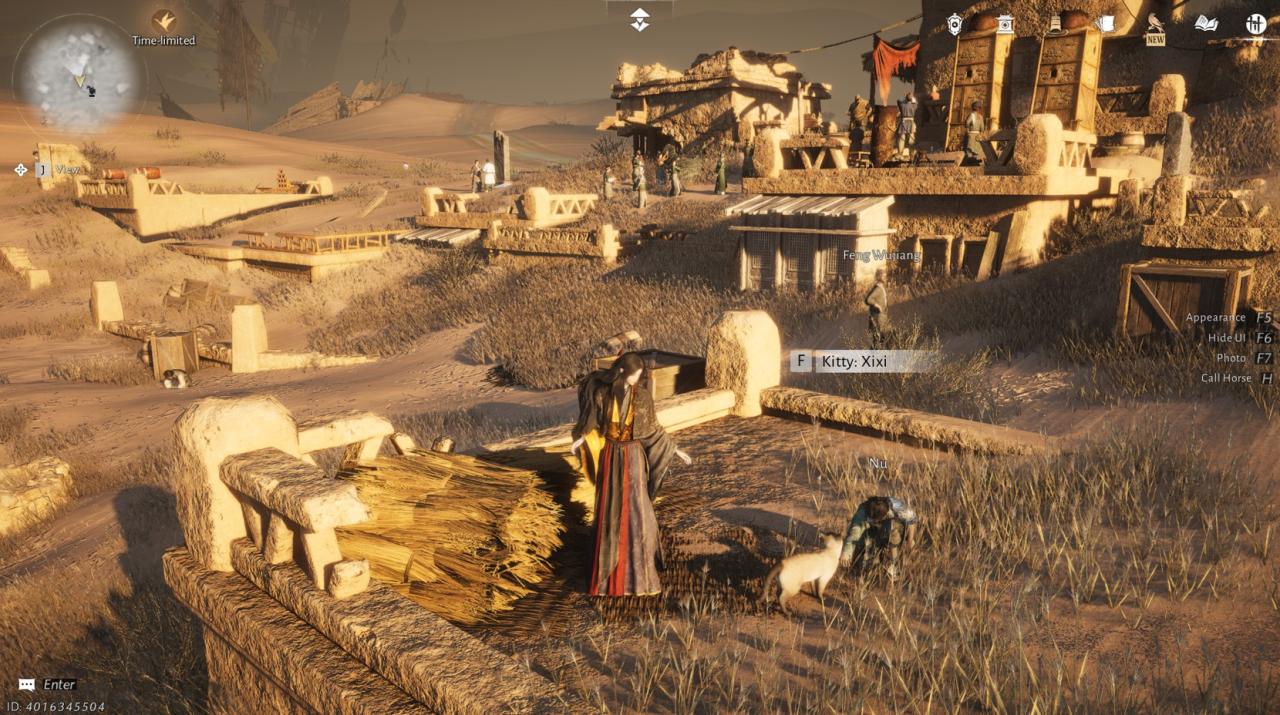
Task: Click the four-pointed View icon
Action: pos(21,170)
